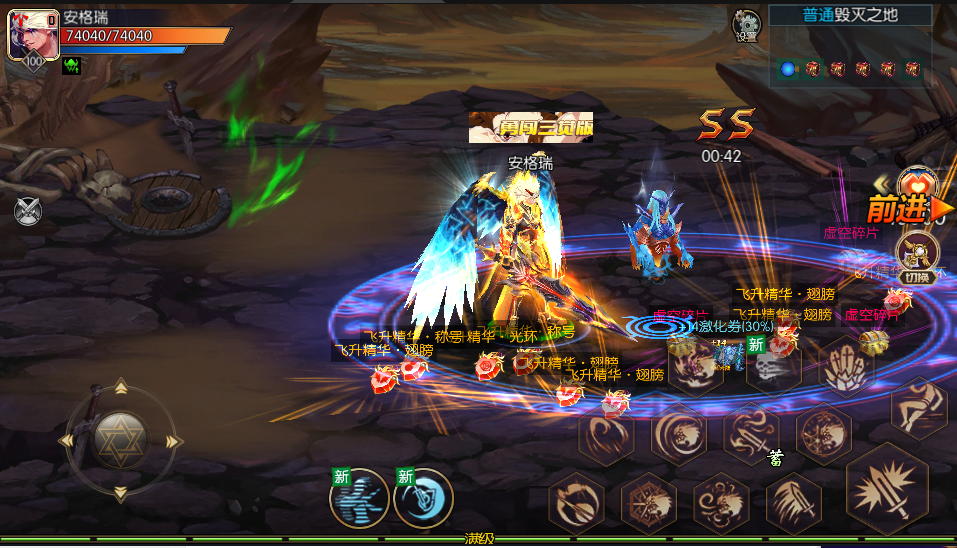Trigger the ghost skull skill marked 新

[772, 367]
